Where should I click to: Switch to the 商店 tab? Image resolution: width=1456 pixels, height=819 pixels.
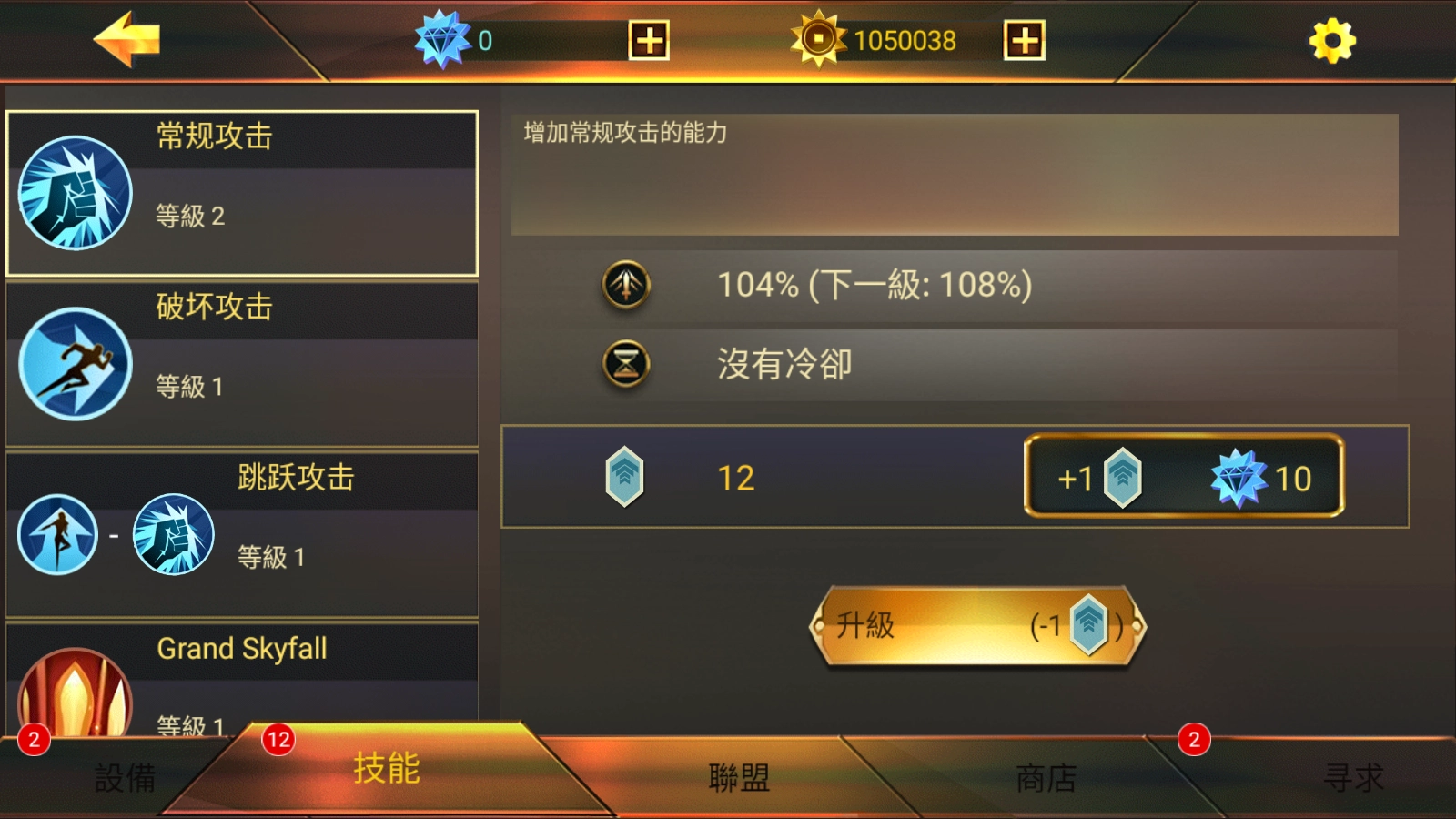(x=1045, y=778)
